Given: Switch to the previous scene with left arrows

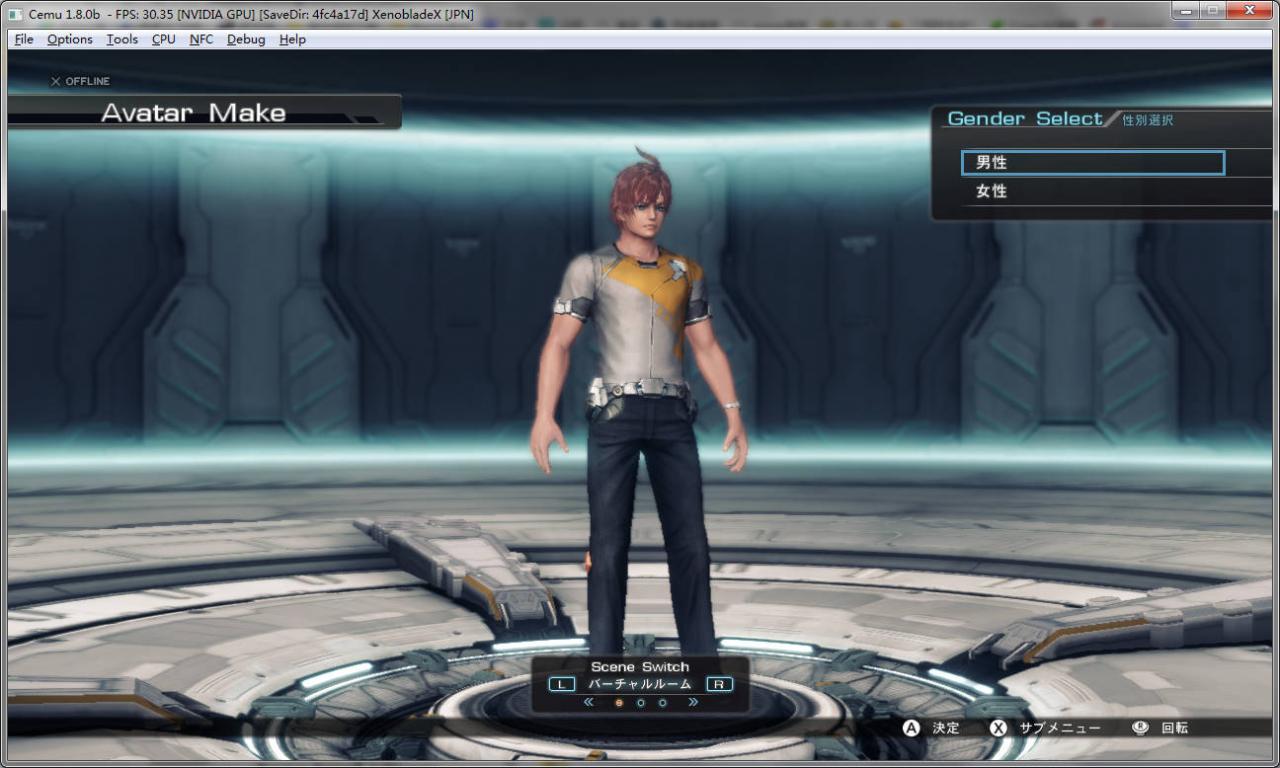Looking at the screenshot, I should 588,703.
